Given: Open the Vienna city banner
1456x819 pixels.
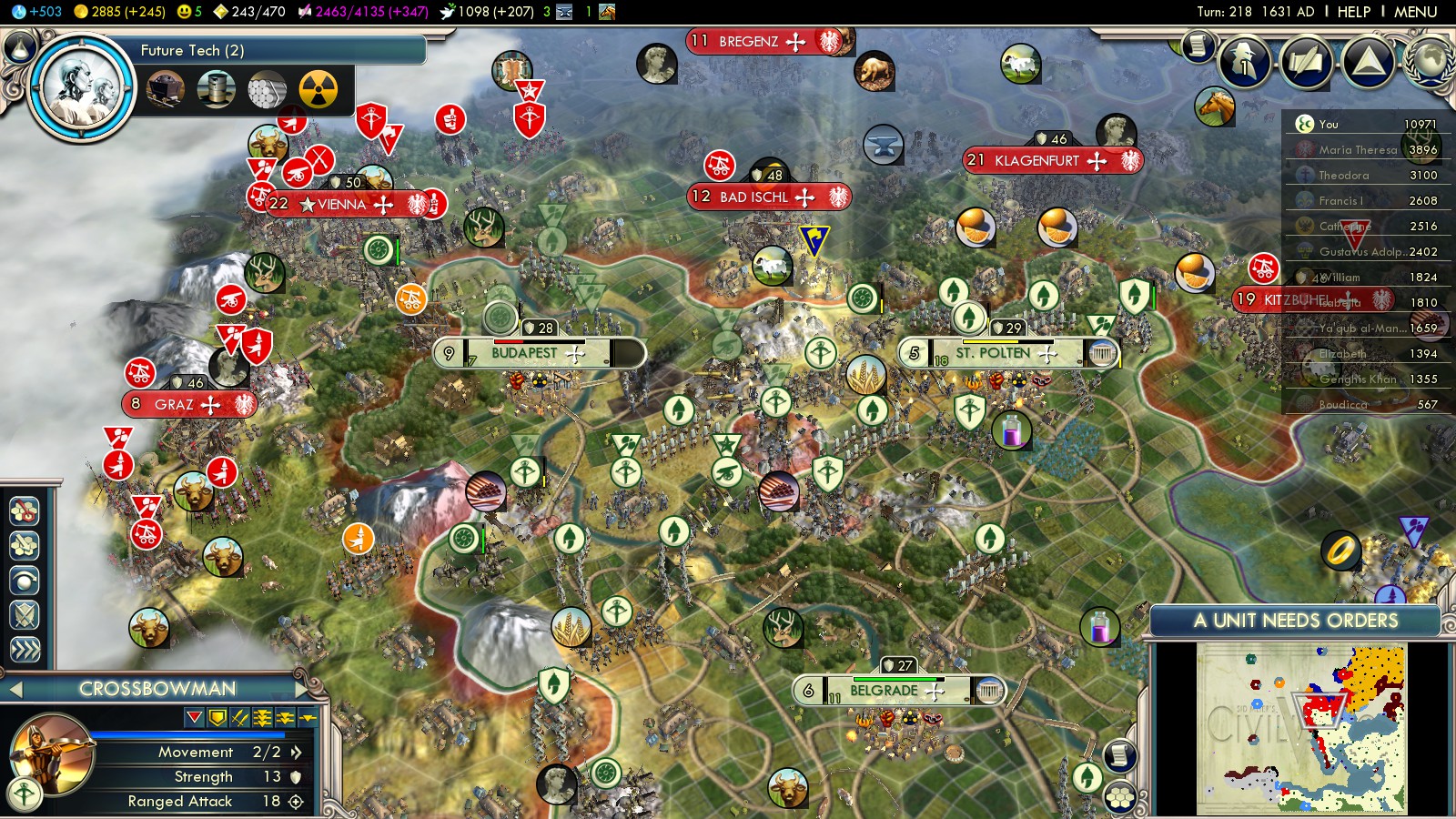Looking at the screenshot, I should click(342, 204).
